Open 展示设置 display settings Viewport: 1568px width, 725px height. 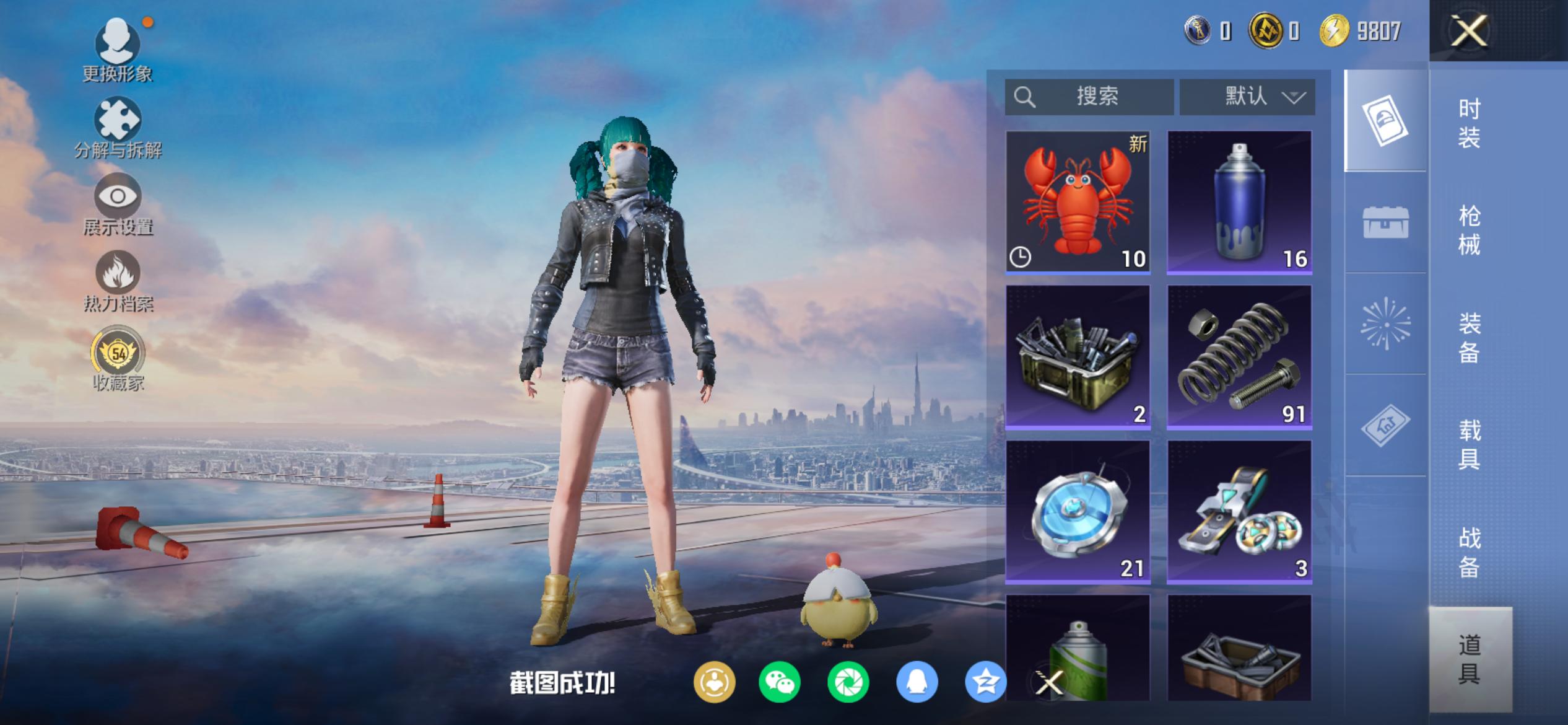click(x=118, y=205)
